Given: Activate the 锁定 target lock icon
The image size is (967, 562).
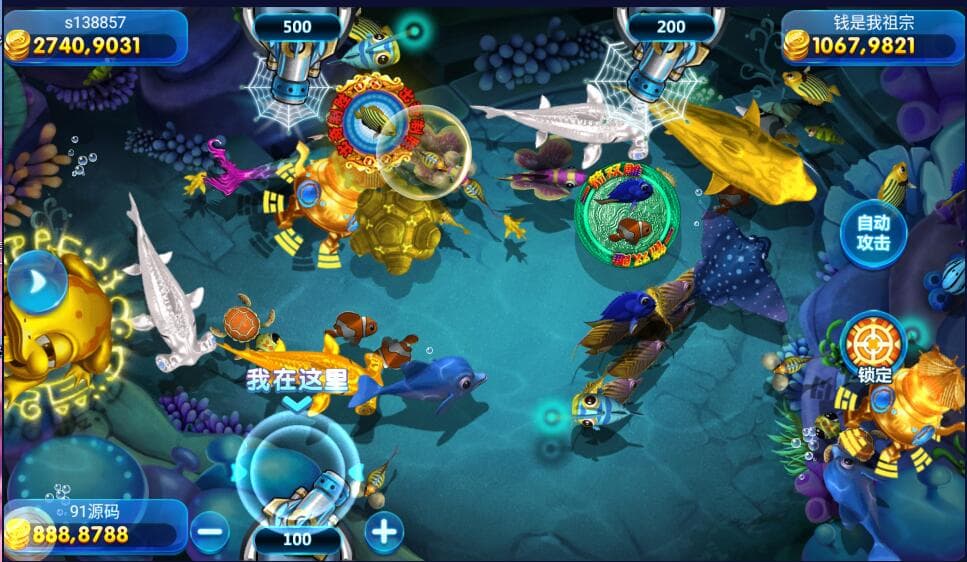Looking at the screenshot, I should click(x=873, y=343).
